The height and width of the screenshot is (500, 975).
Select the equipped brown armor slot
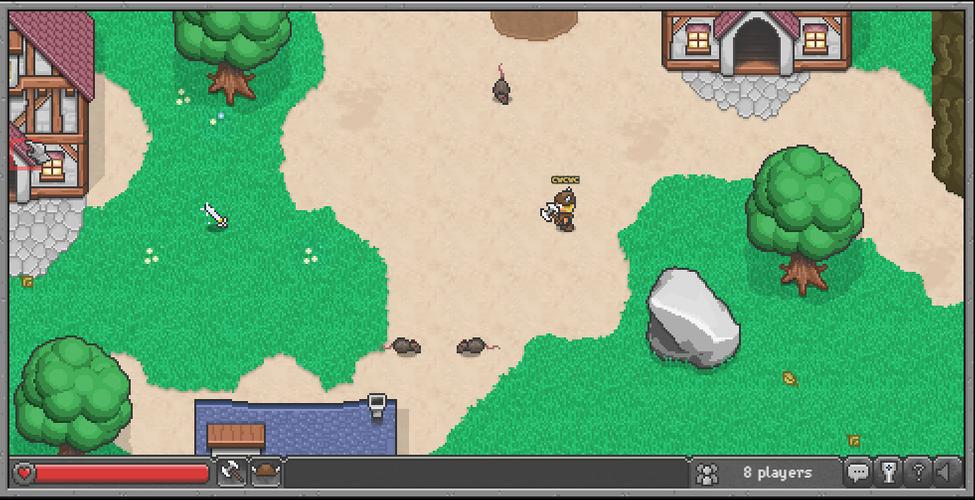[266, 472]
